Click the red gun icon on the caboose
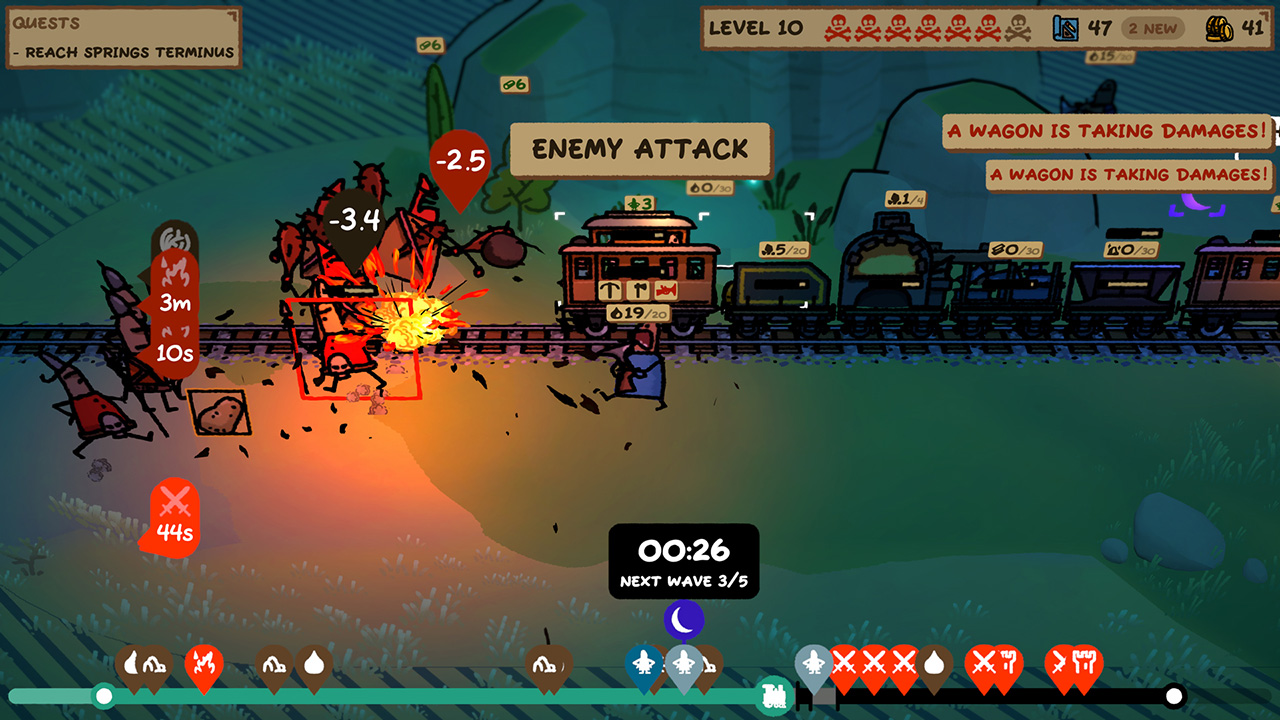The image size is (1280, 720). point(665,290)
